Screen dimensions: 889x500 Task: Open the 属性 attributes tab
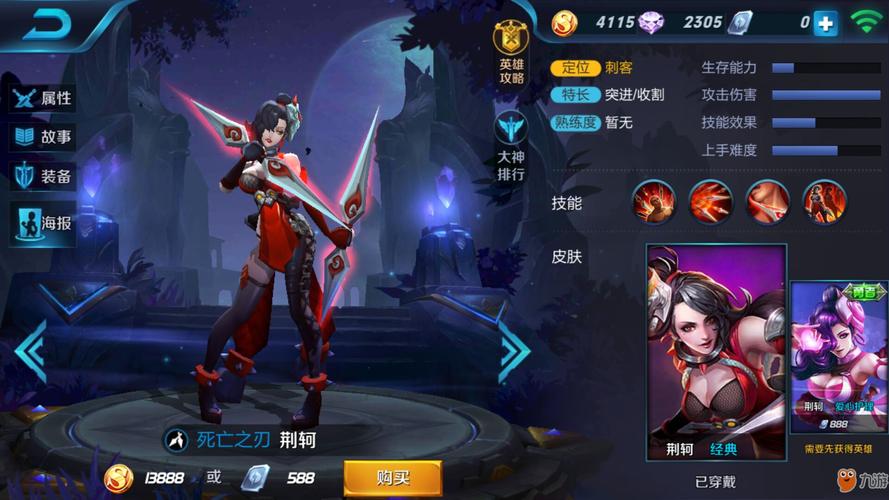(43, 98)
